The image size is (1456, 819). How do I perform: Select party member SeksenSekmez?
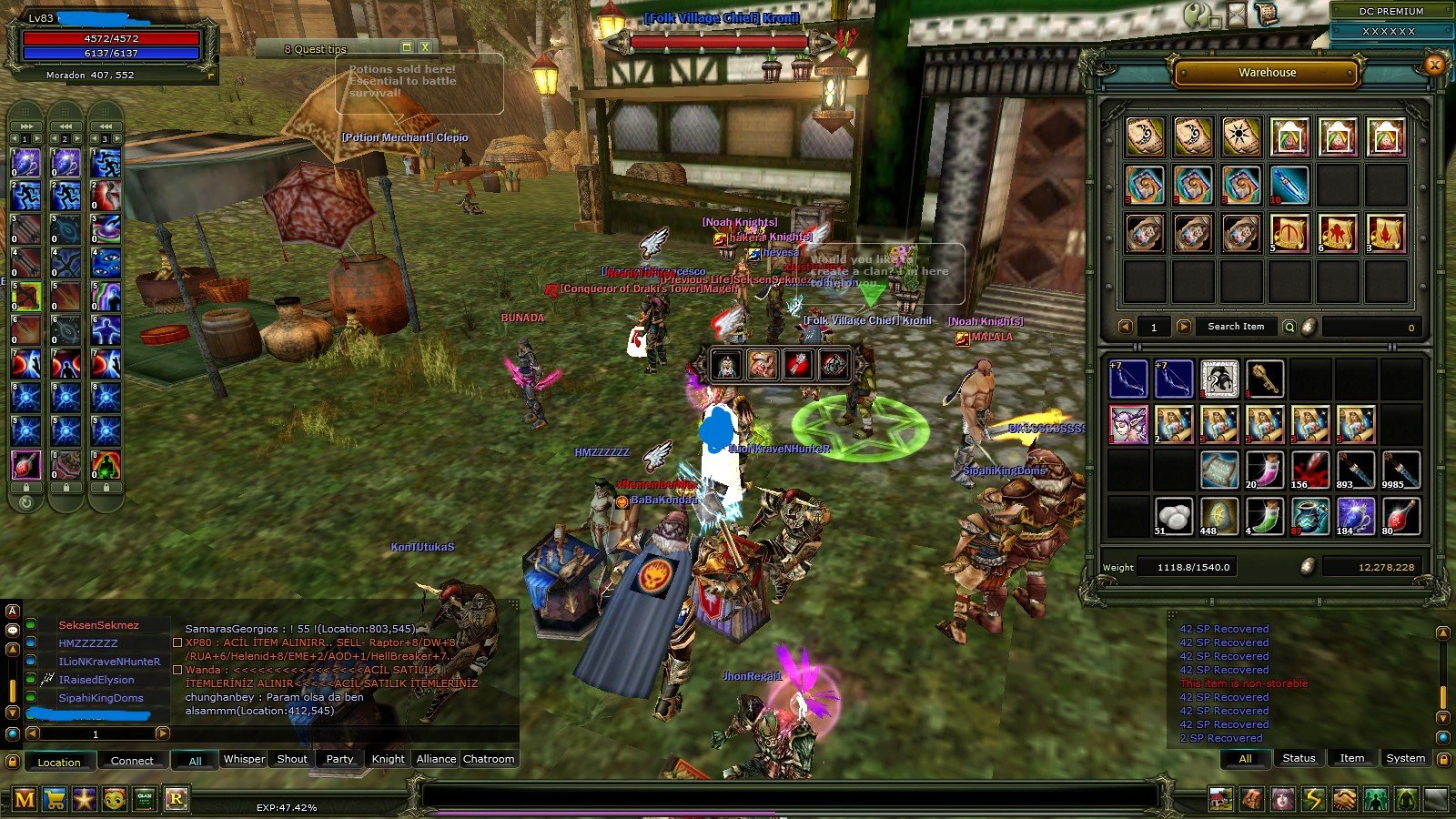coord(98,625)
